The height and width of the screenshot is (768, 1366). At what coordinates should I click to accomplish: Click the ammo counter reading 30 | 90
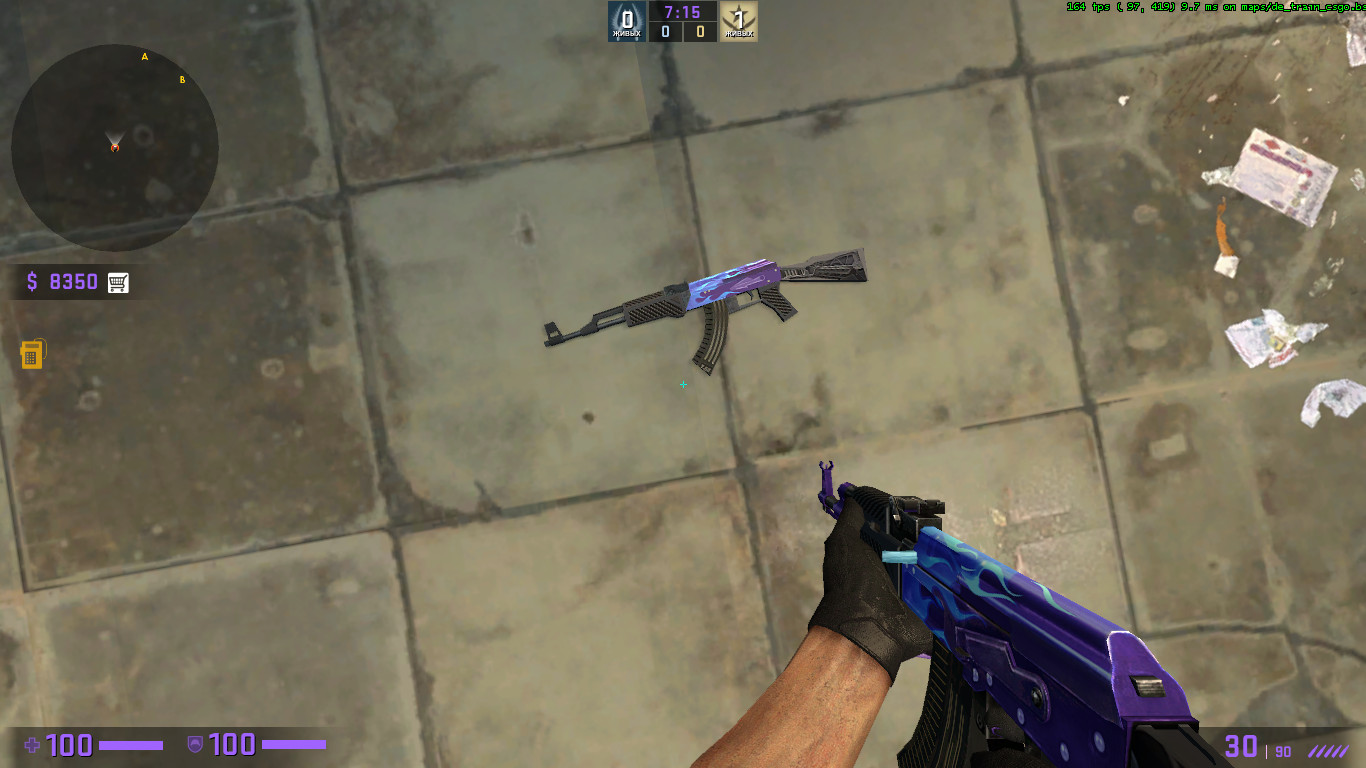click(x=1253, y=746)
